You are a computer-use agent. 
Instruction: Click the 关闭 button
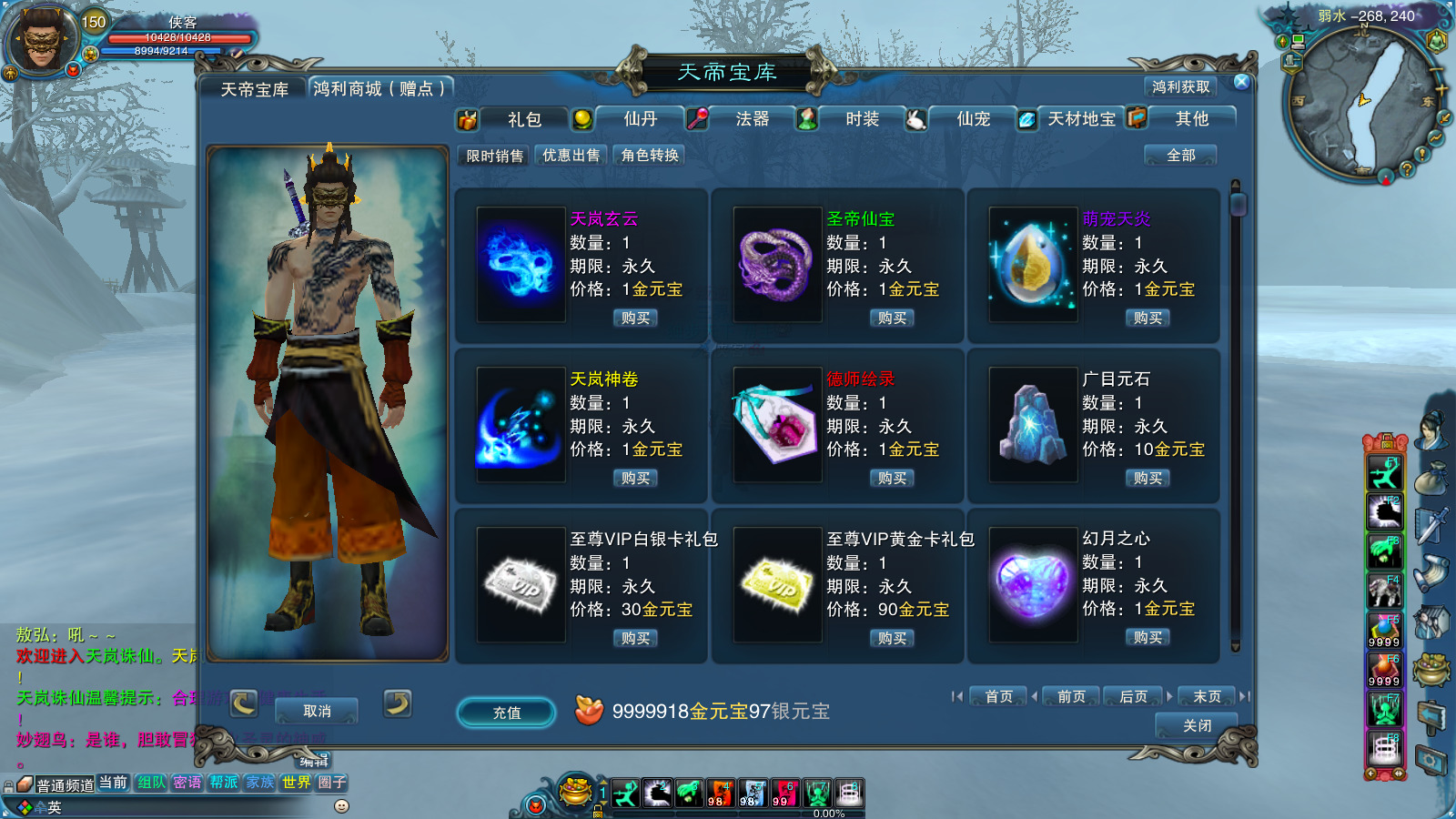coord(1197,726)
